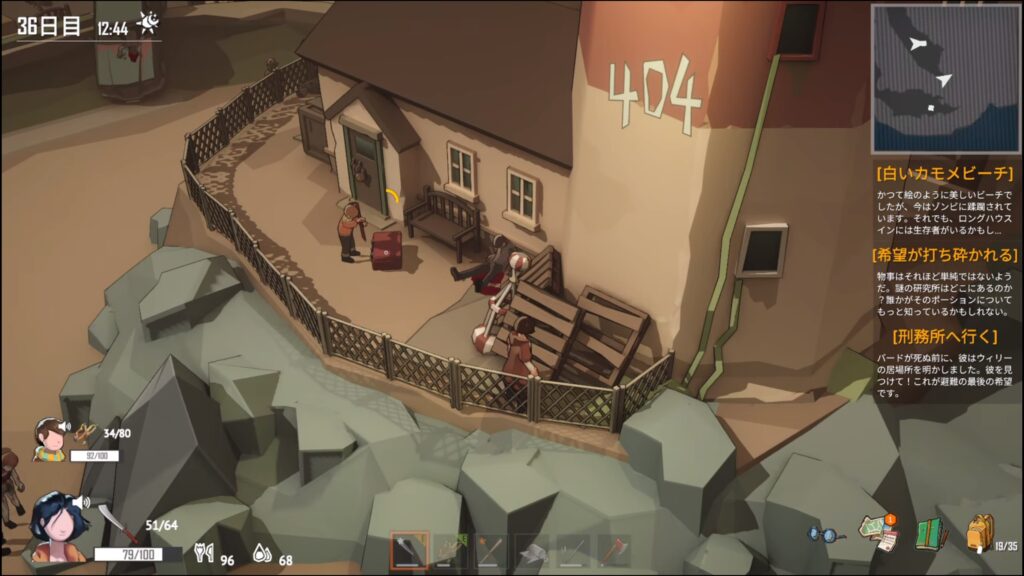This screenshot has height=576, width=1024.
Task: Open the green journal book
Action: click(x=931, y=534)
